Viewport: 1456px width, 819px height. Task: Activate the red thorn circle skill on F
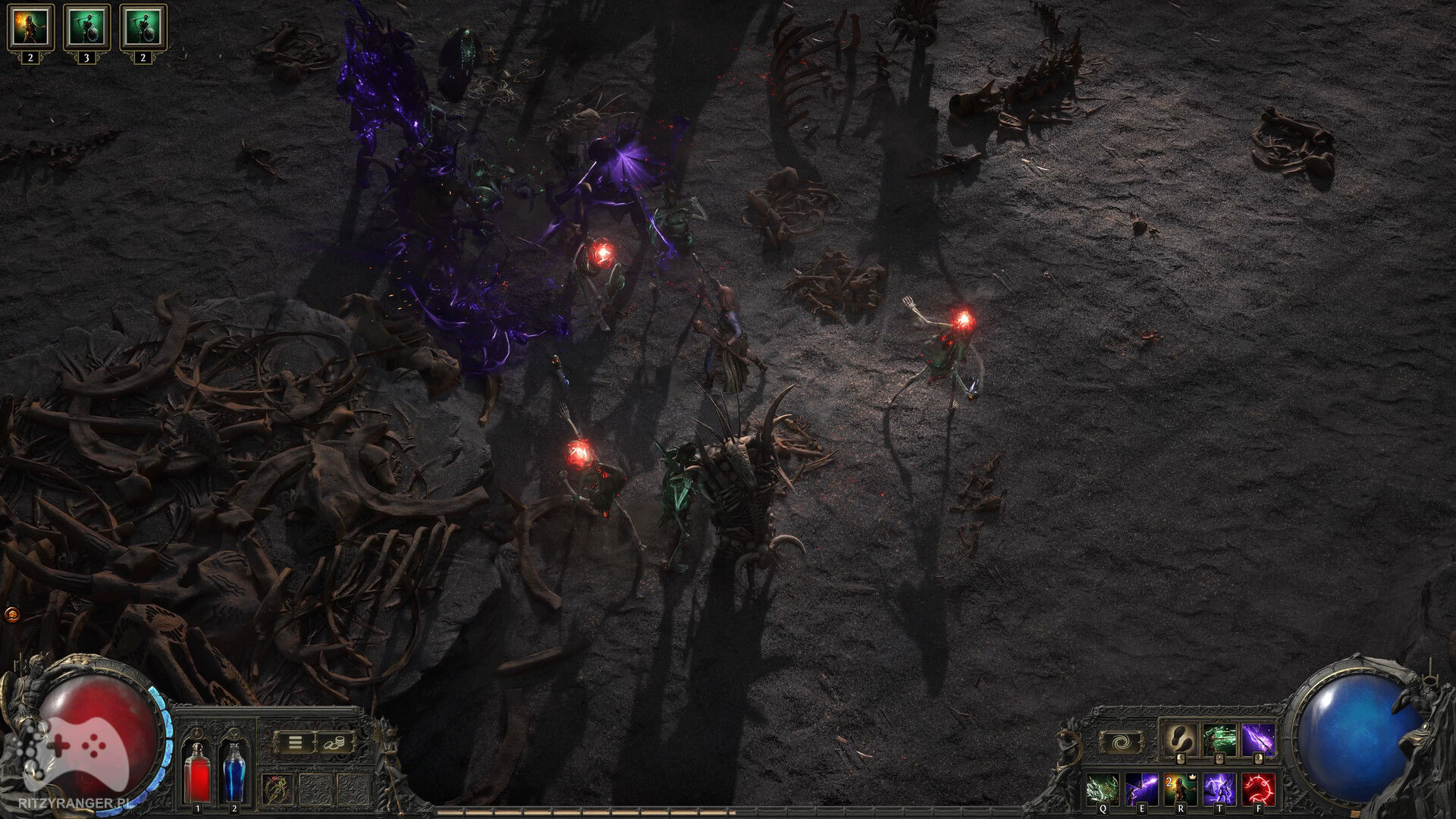point(1259,789)
